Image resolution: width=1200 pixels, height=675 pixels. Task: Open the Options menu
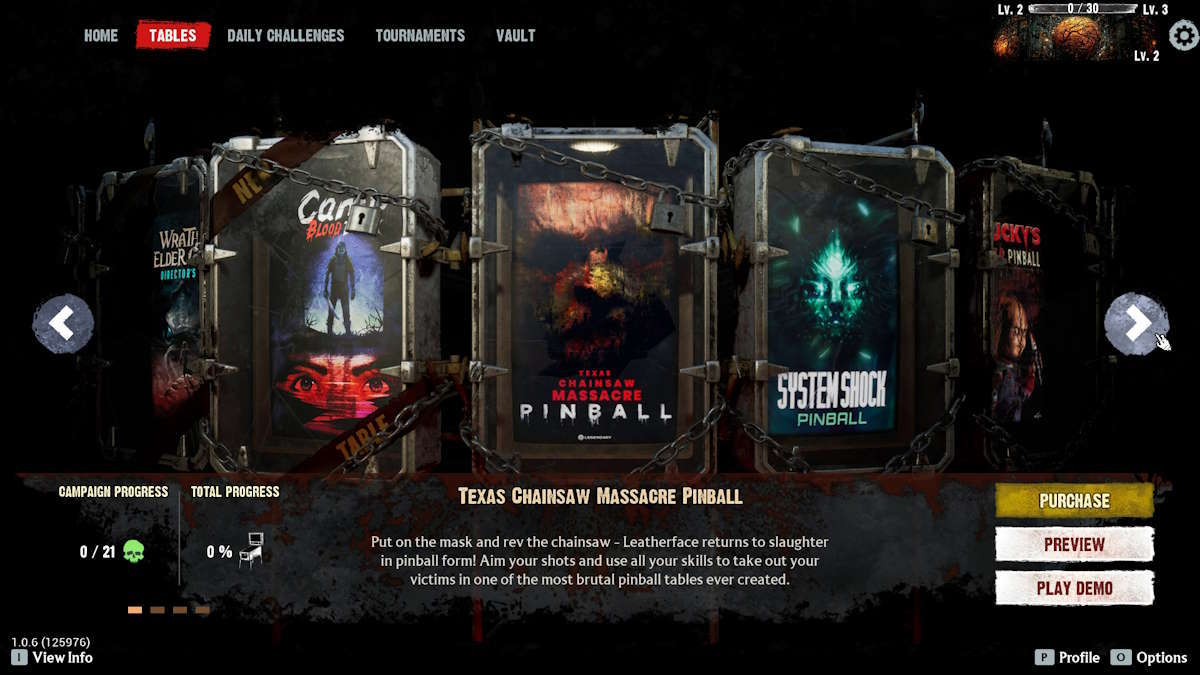tap(1150, 657)
